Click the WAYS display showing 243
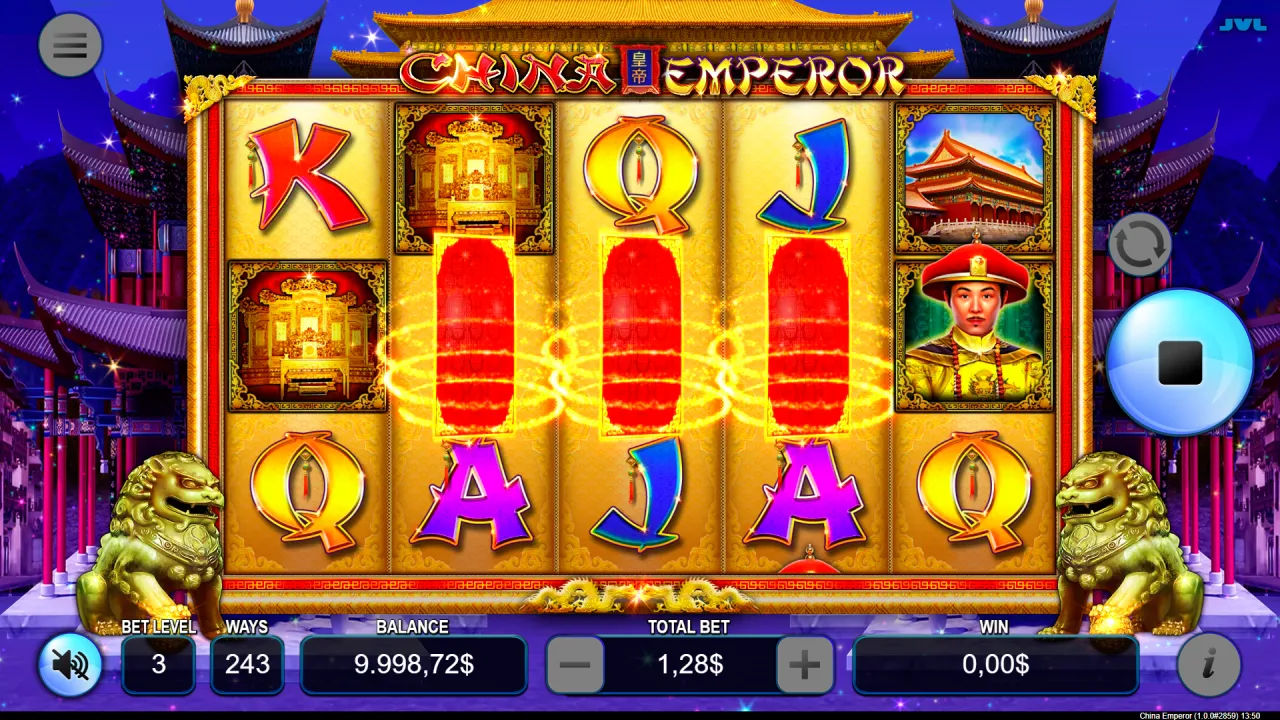The height and width of the screenshot is (720, 1280). [x=247, y=663]
